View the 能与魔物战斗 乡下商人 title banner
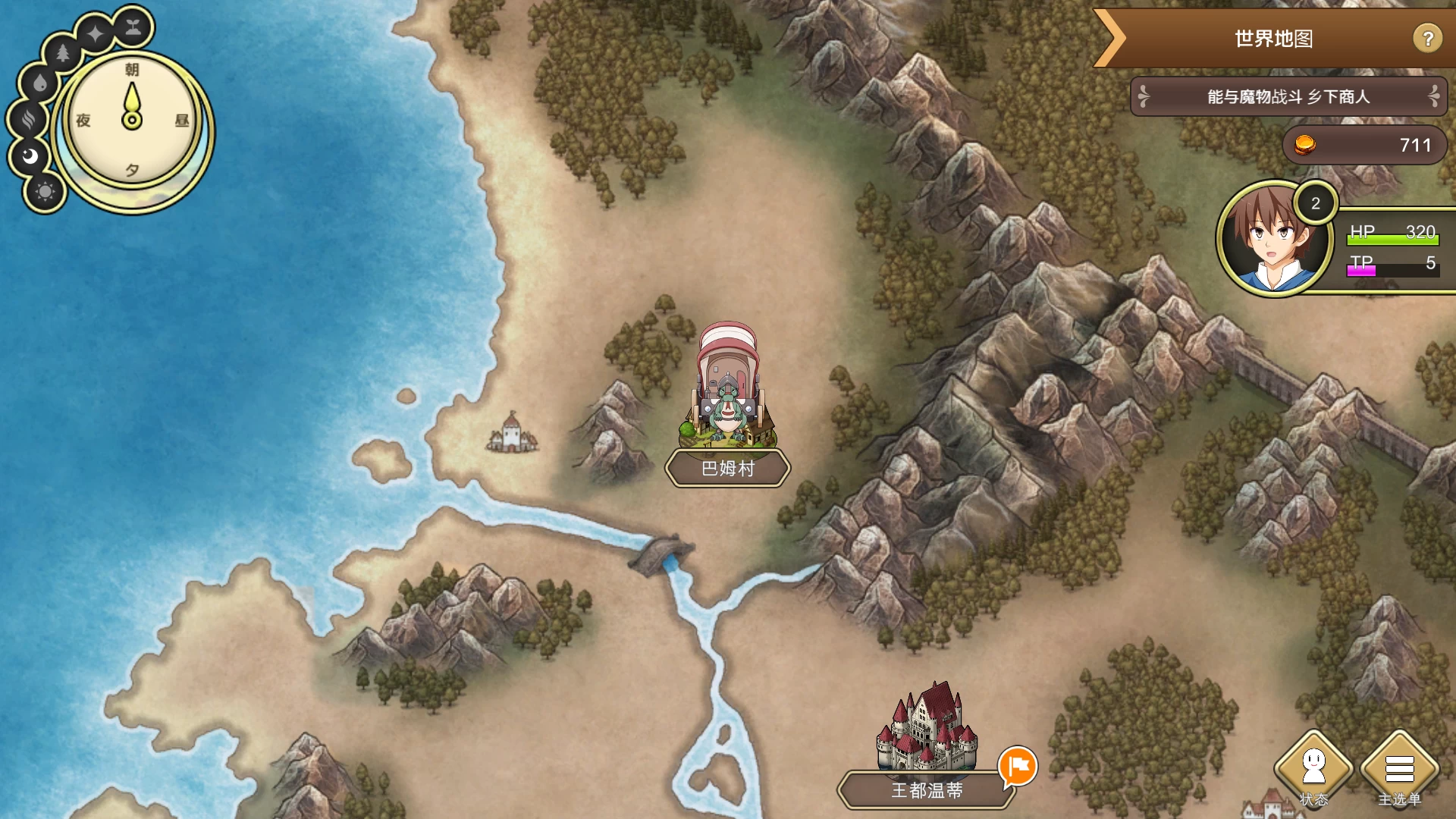This screenshot has height=819, width=1456. [1288, 97]
